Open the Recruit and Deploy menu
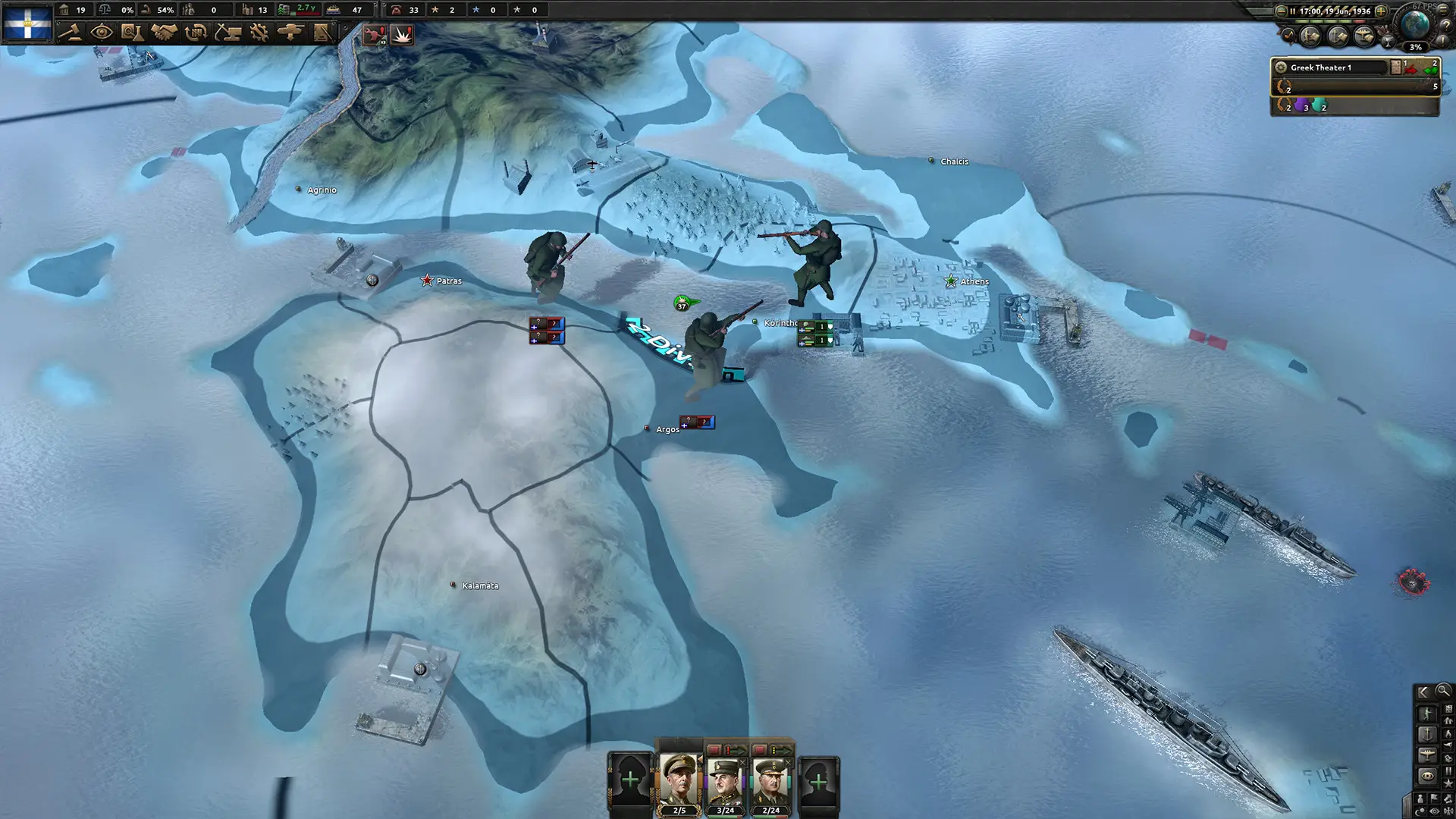The height and width of the screenshot is (819, 1456). [291, 32]
